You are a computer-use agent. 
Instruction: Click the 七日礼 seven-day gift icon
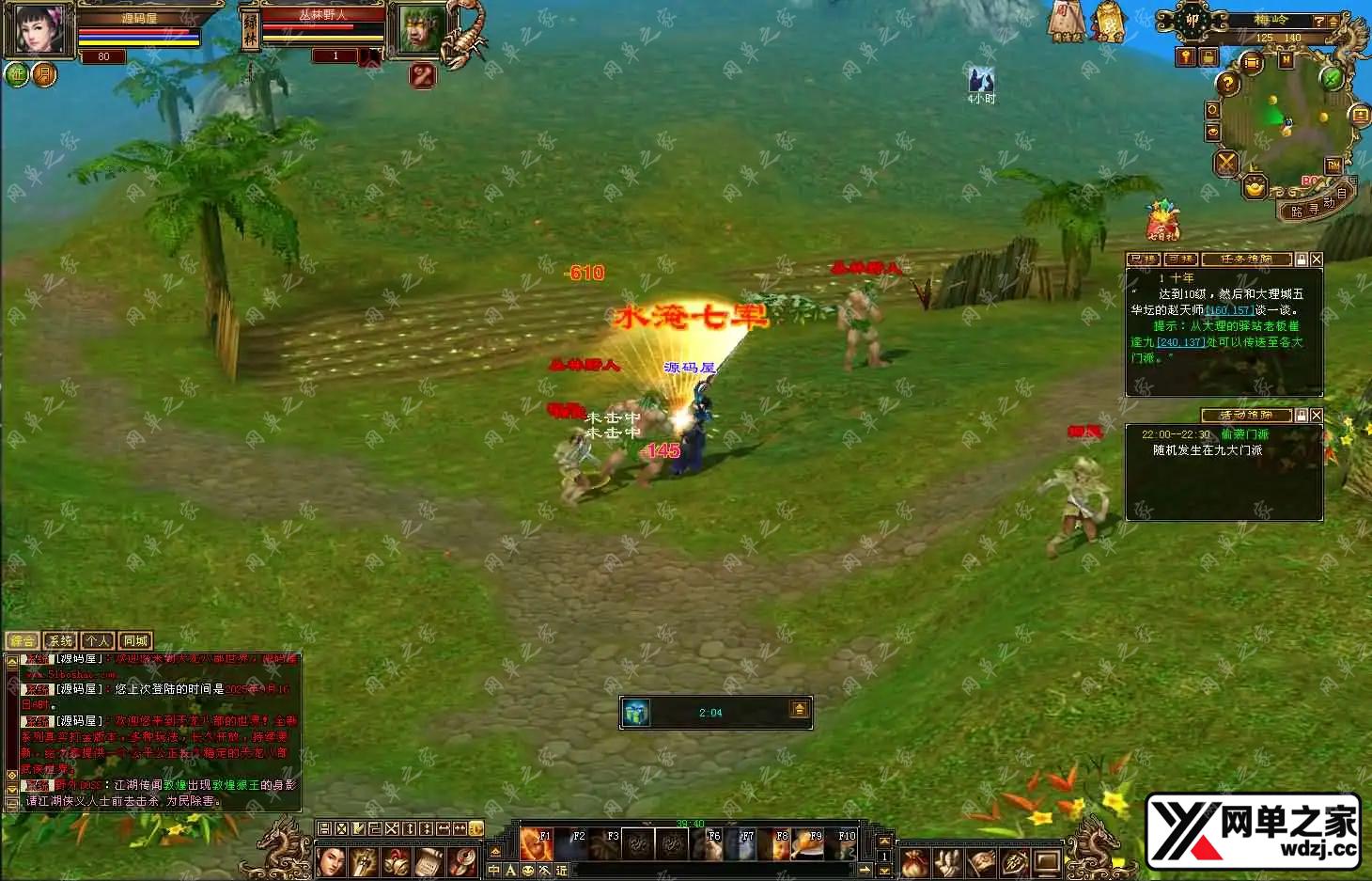coord(1162,222)
